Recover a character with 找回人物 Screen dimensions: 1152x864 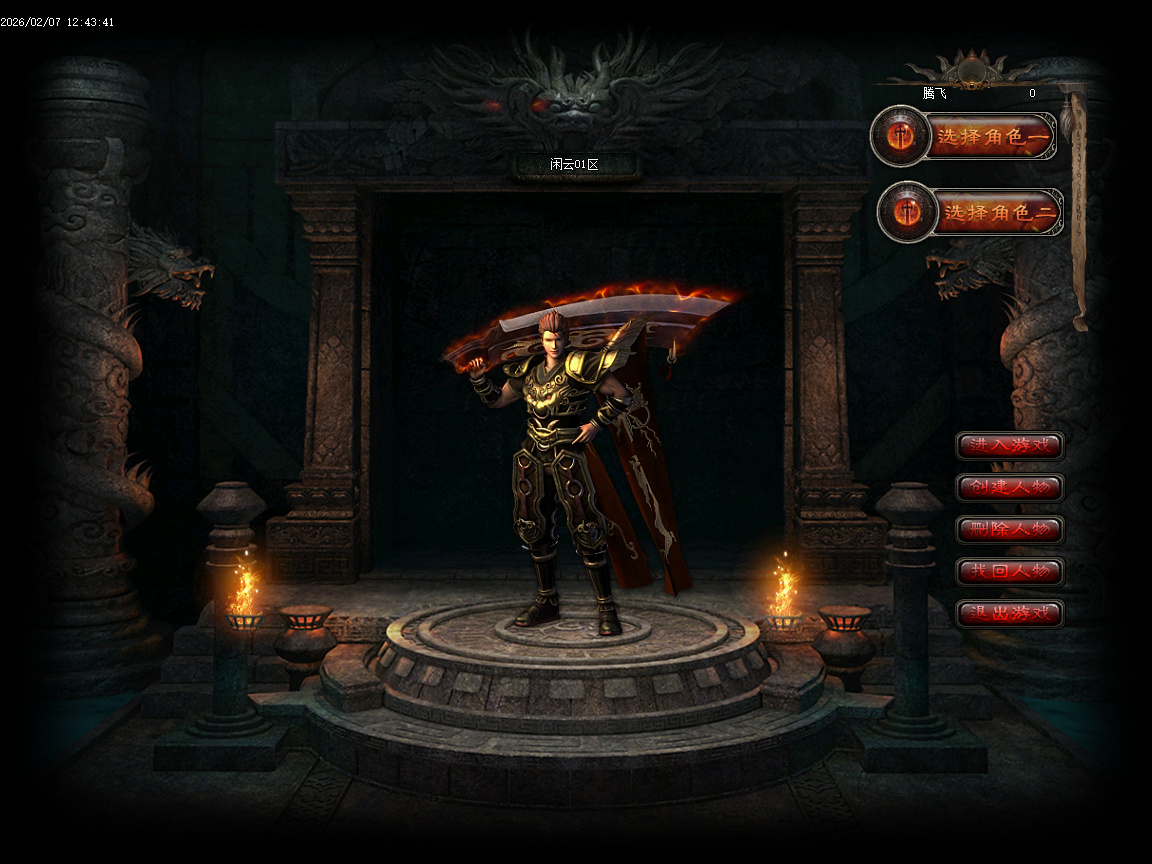(1009, 572)
